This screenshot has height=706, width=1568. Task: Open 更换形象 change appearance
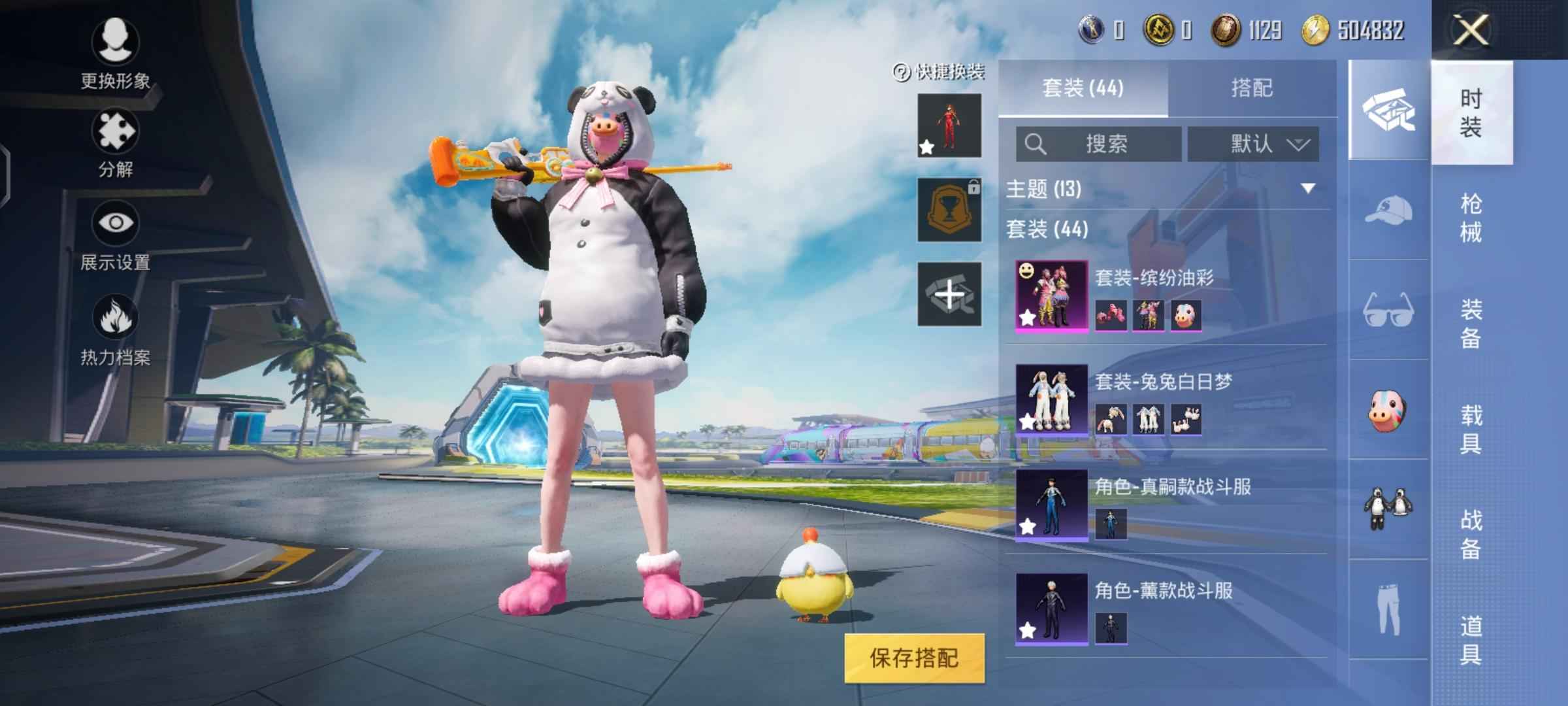click(x=116, y=54)
